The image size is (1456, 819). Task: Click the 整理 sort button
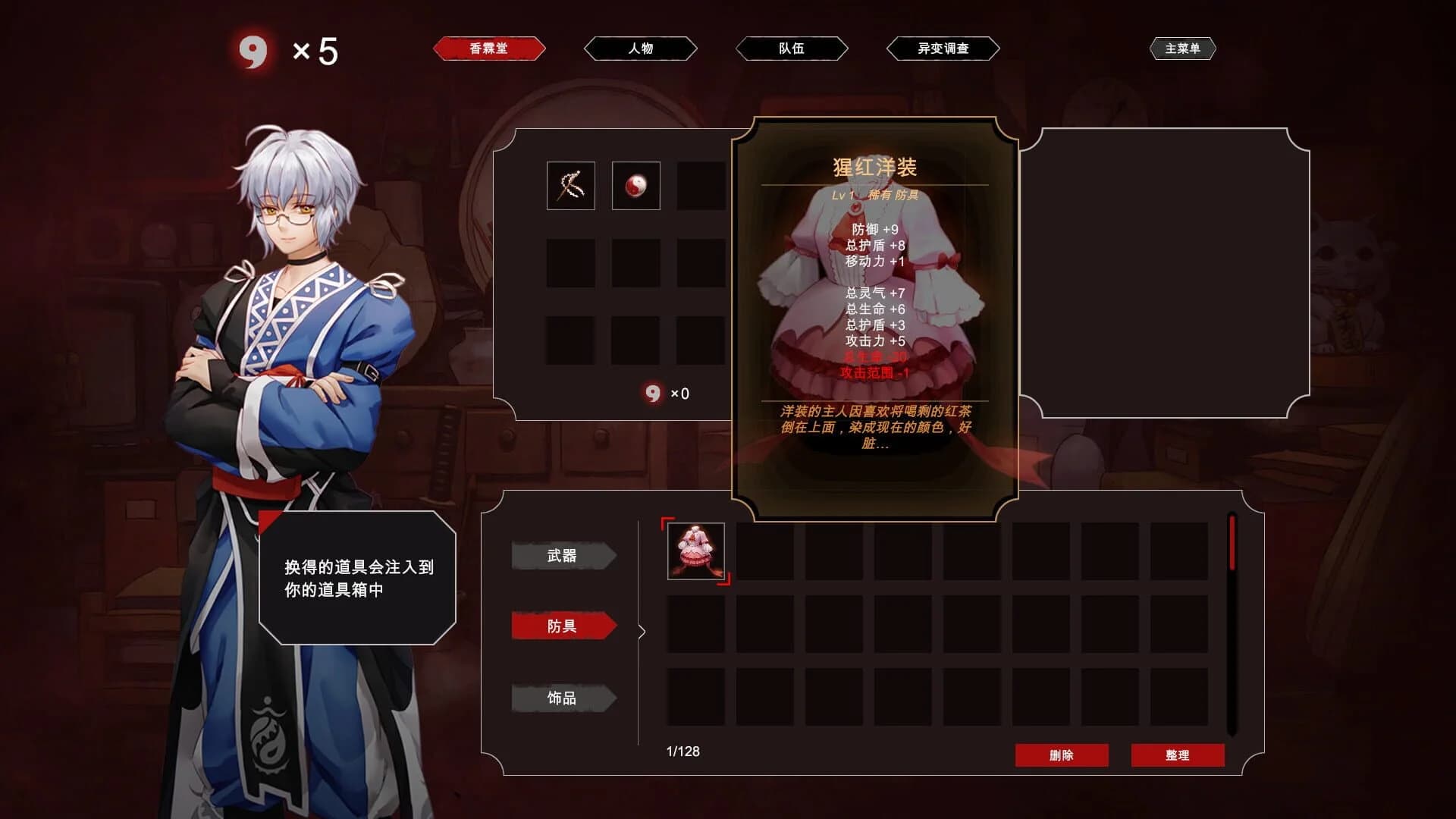[1178, 755]
